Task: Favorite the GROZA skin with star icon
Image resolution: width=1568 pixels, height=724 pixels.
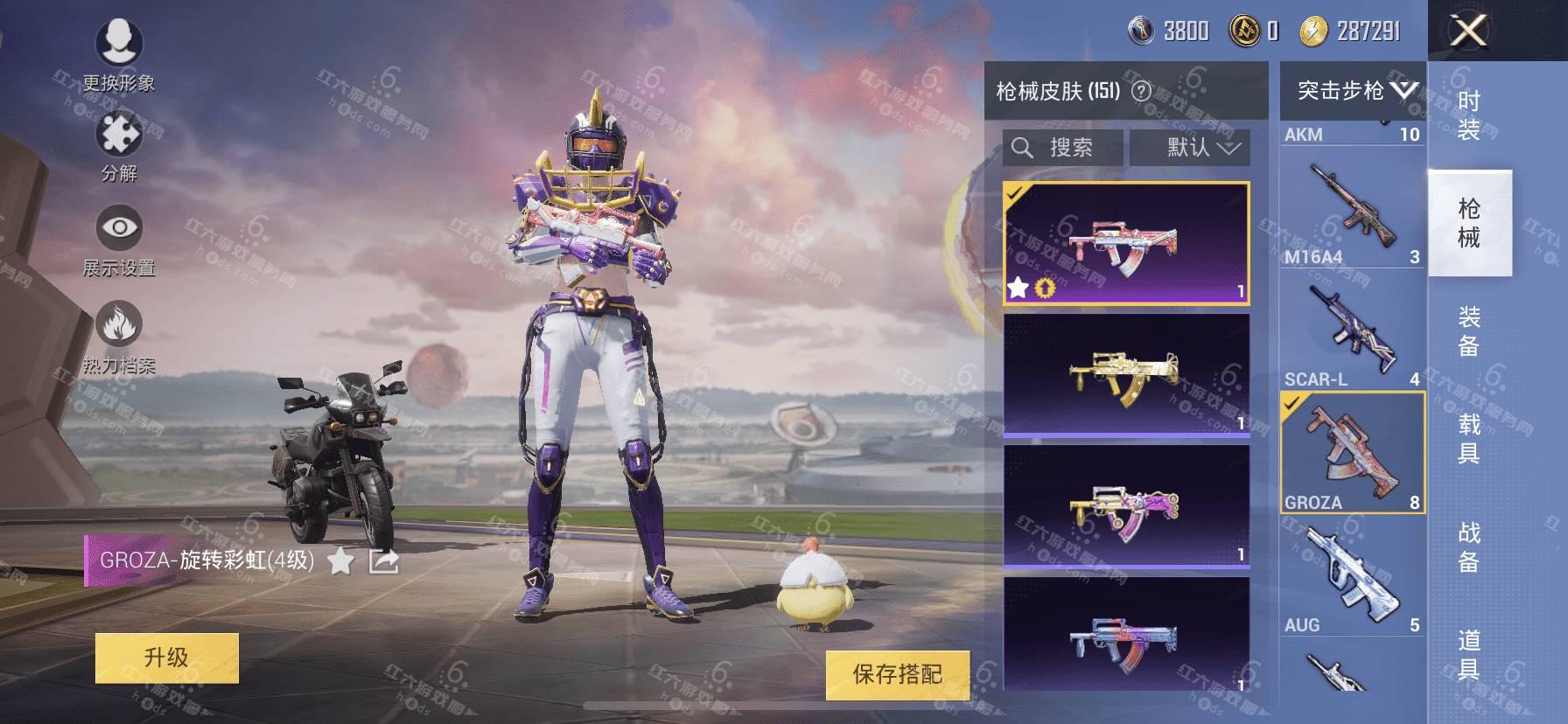Action: (x=340, y=561)
